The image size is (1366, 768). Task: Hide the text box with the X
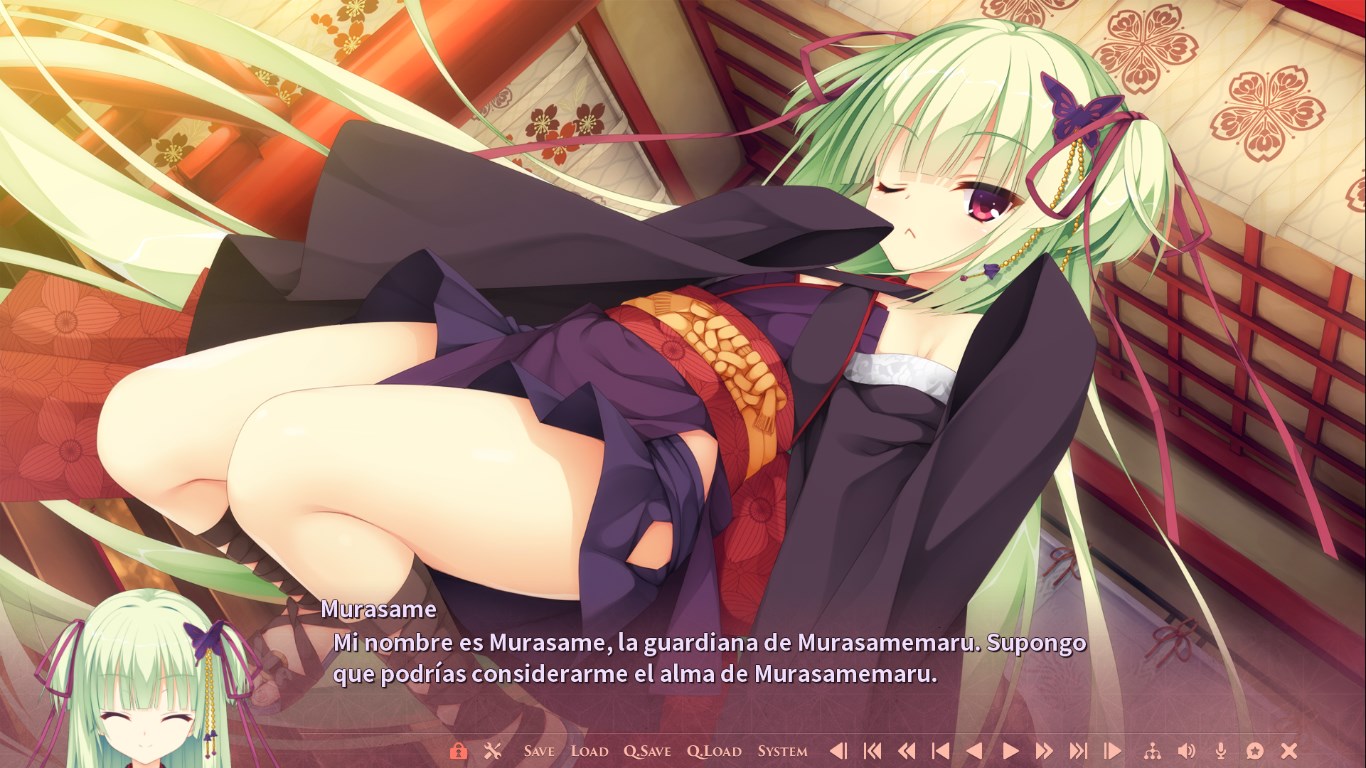1289,751
